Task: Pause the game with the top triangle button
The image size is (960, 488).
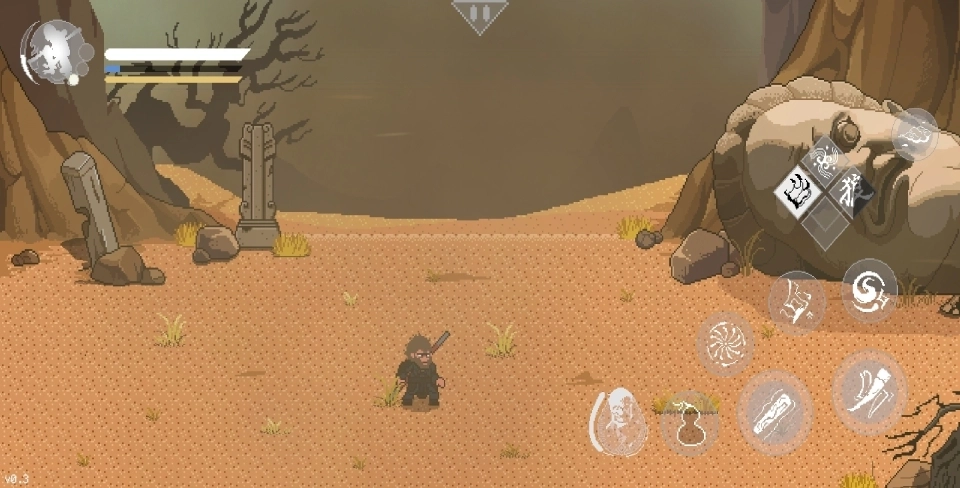Action: [480, 15]
